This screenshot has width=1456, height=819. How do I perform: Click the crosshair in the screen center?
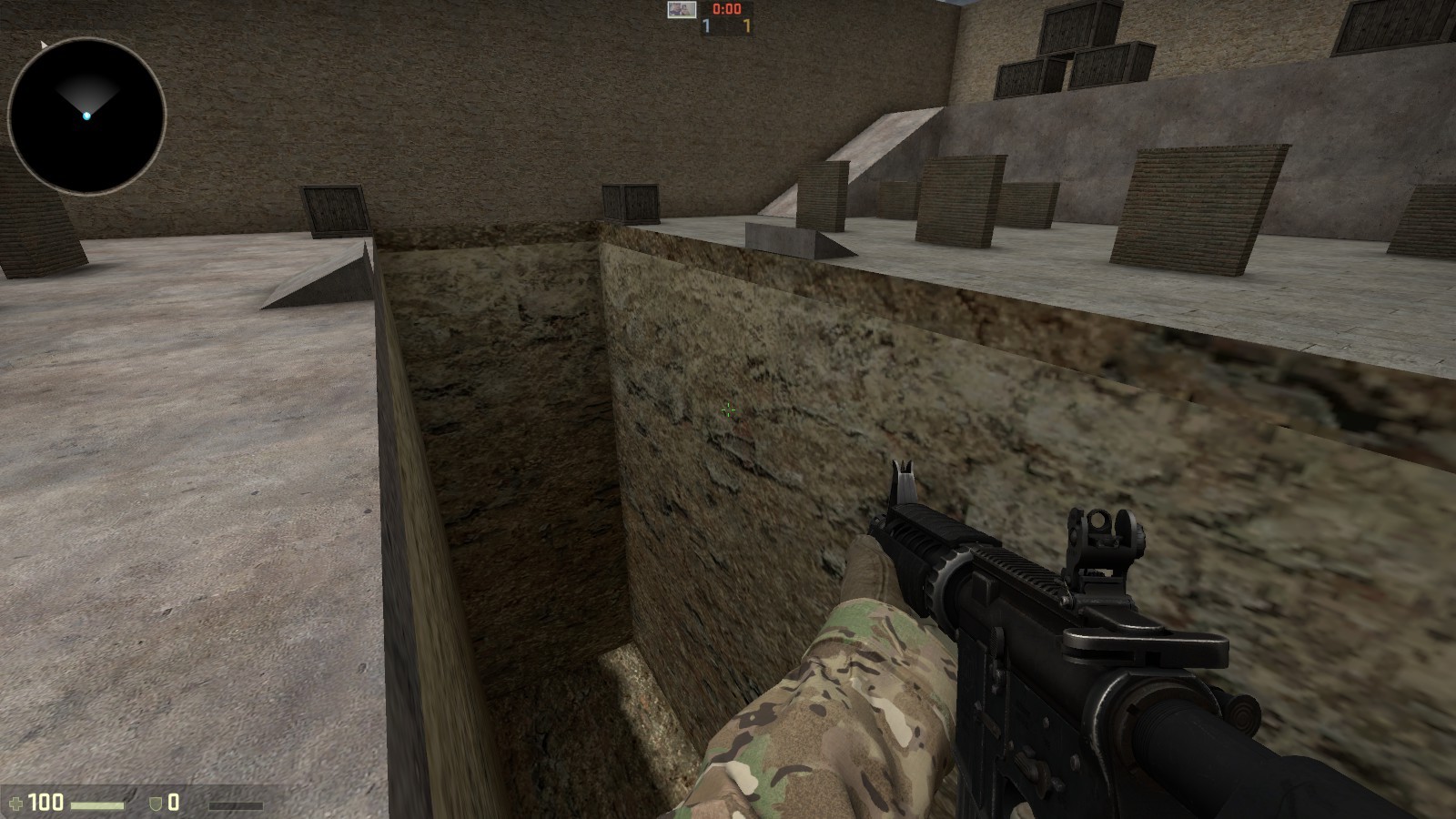(728, 411)
